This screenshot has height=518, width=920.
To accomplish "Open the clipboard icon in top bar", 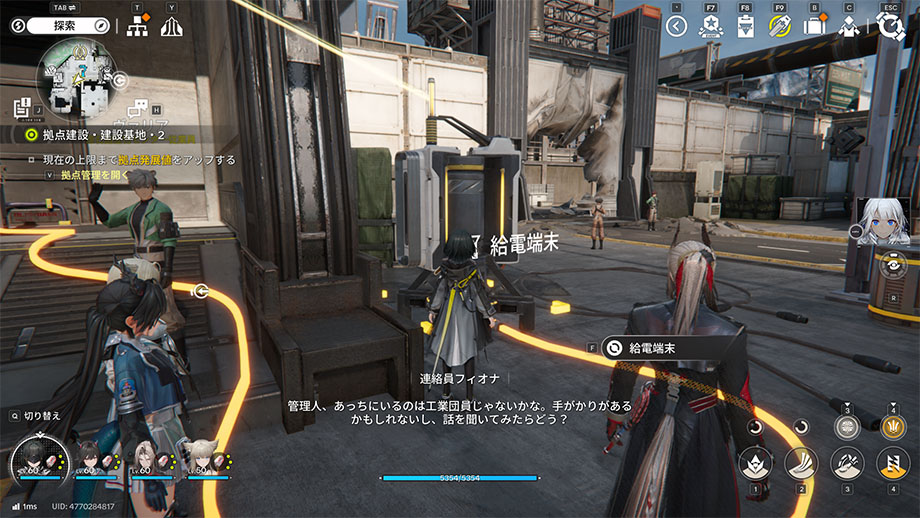I will (745, 27).
